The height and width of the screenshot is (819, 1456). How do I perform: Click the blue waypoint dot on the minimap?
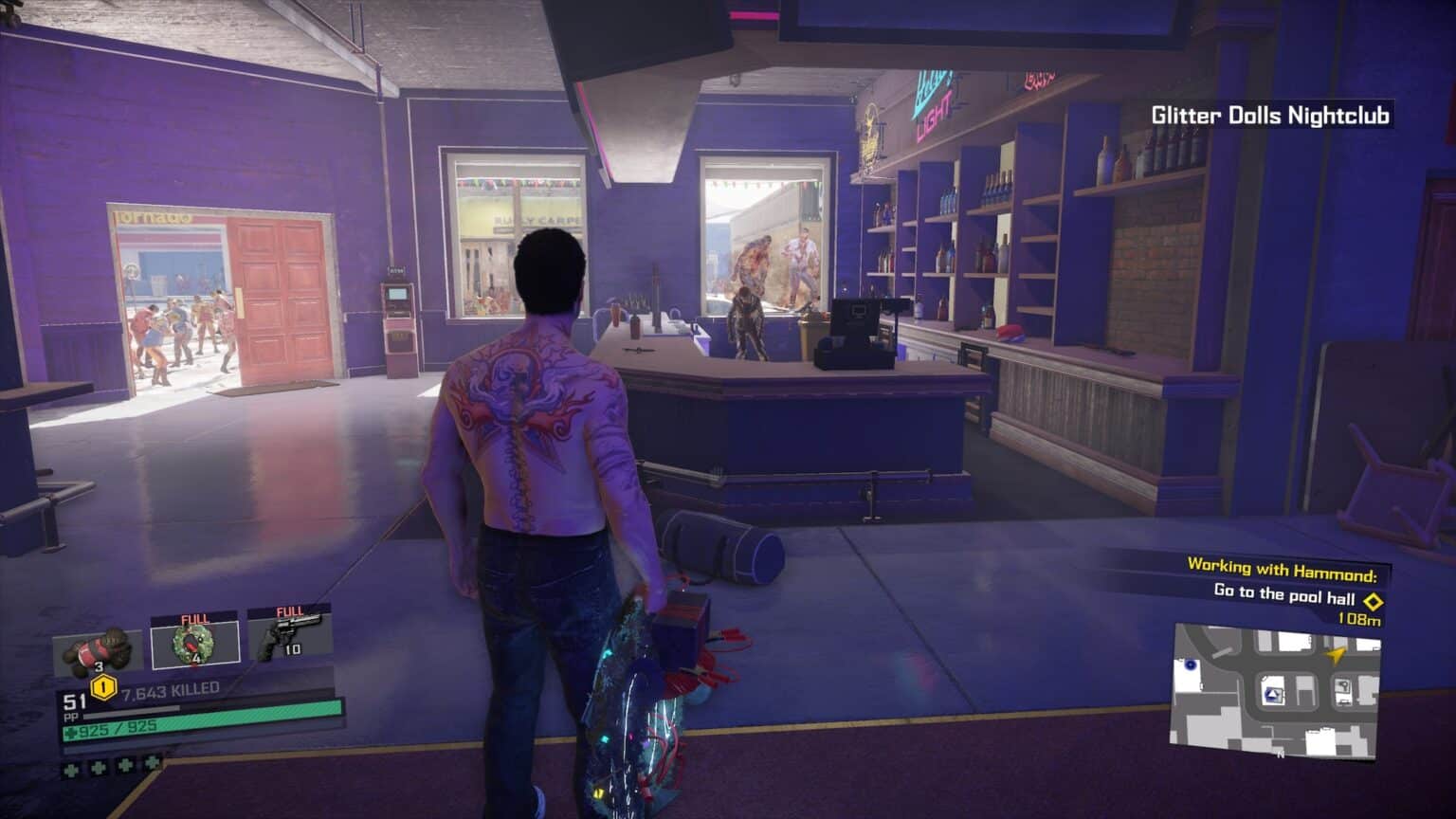(x=1191, y=664)
